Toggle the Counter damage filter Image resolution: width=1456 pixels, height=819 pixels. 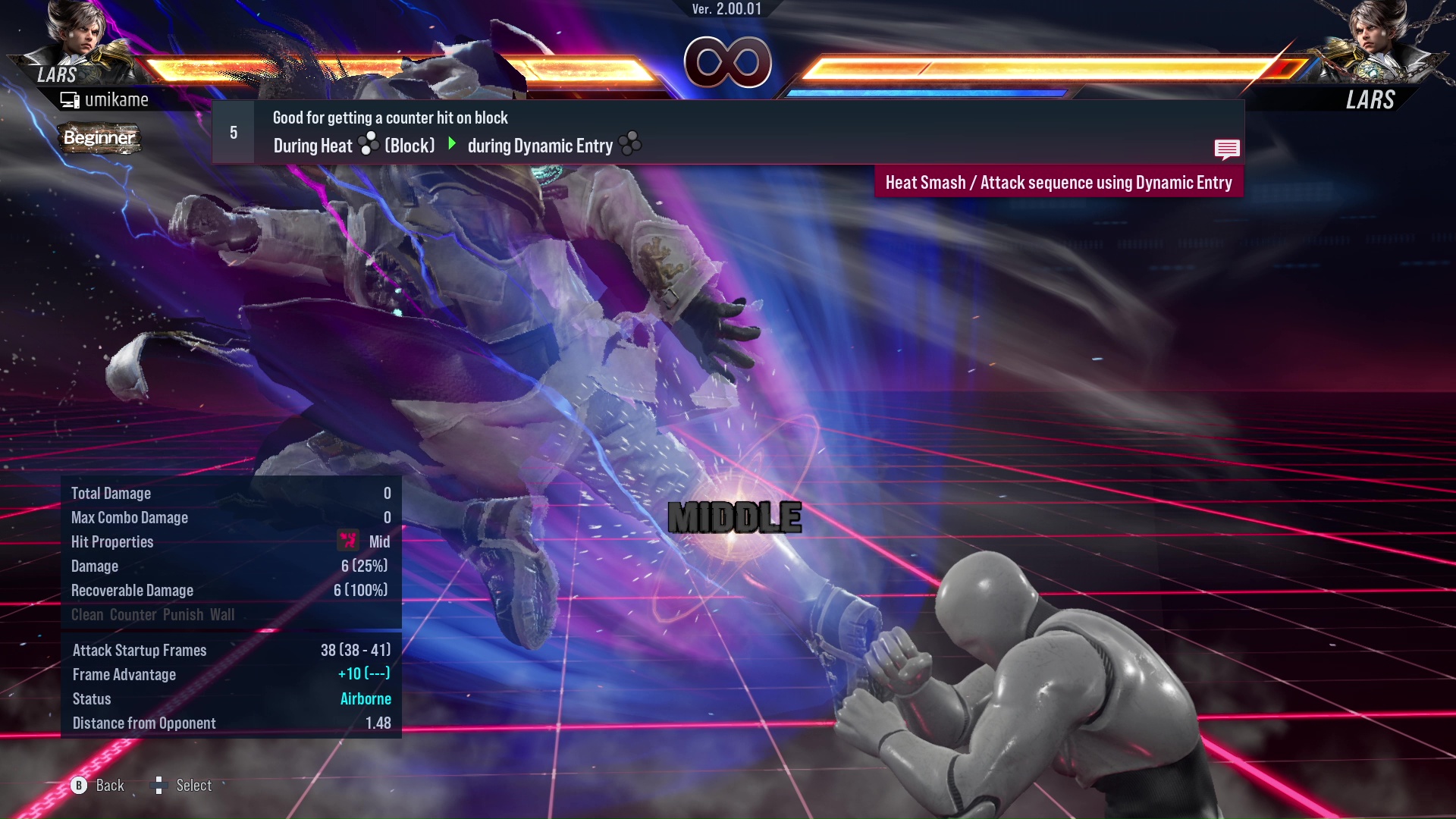133,614
